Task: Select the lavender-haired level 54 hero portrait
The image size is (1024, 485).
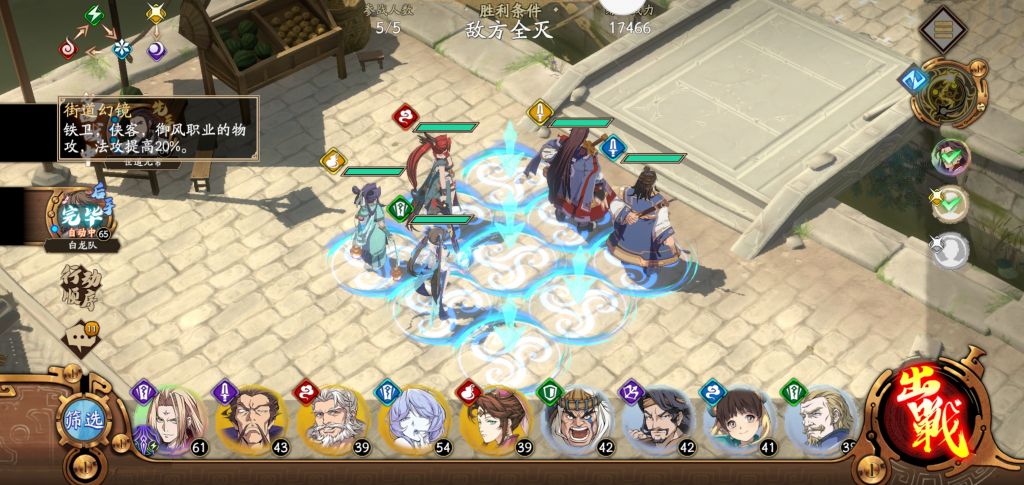Action: click(413, 421)
